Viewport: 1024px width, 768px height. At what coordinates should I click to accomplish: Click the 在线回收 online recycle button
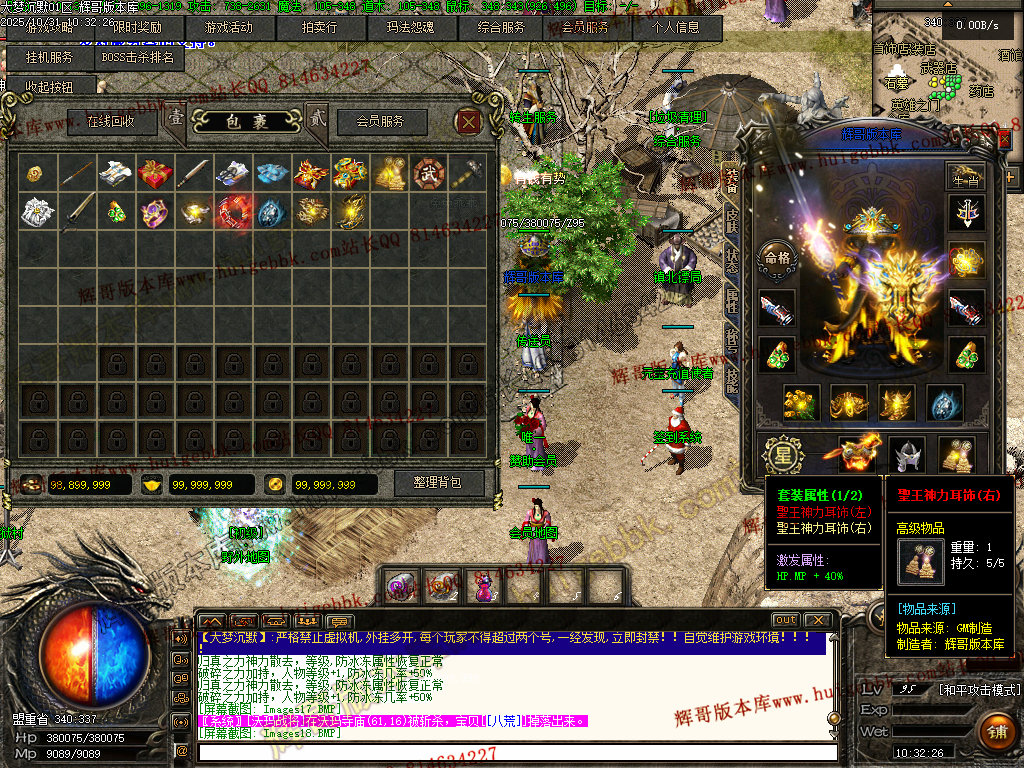pyautogui.click(x=111, y=122)
